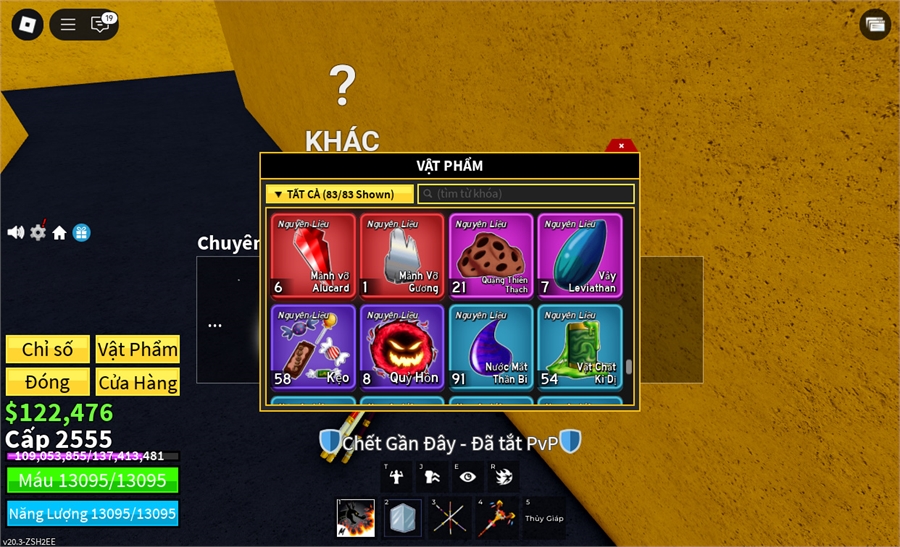
Task: Equip the Thủy Giáp hotbar slot
Action: pos(543,518)
